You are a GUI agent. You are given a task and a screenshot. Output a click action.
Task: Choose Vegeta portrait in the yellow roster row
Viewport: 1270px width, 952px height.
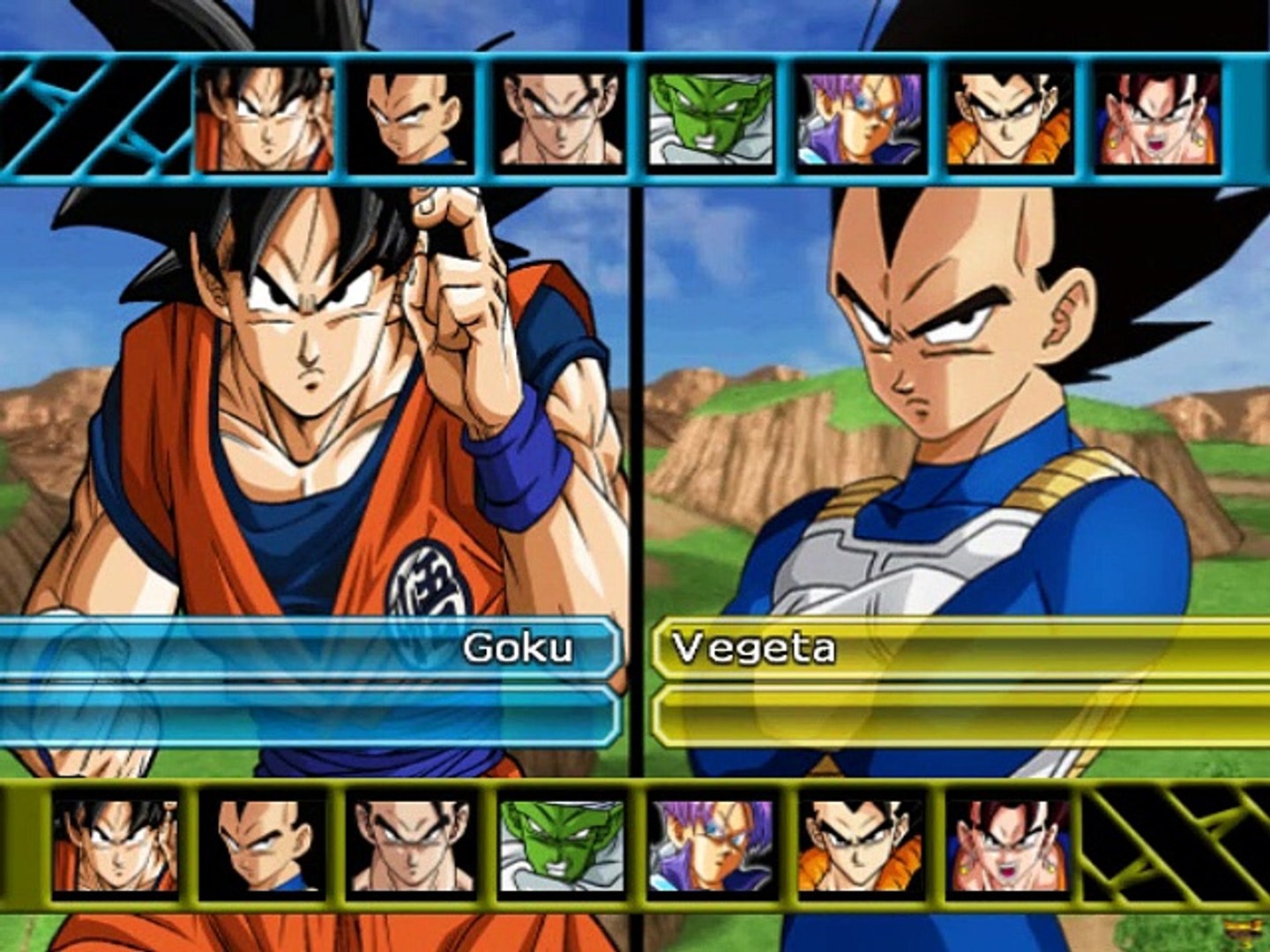coord(263,846)
